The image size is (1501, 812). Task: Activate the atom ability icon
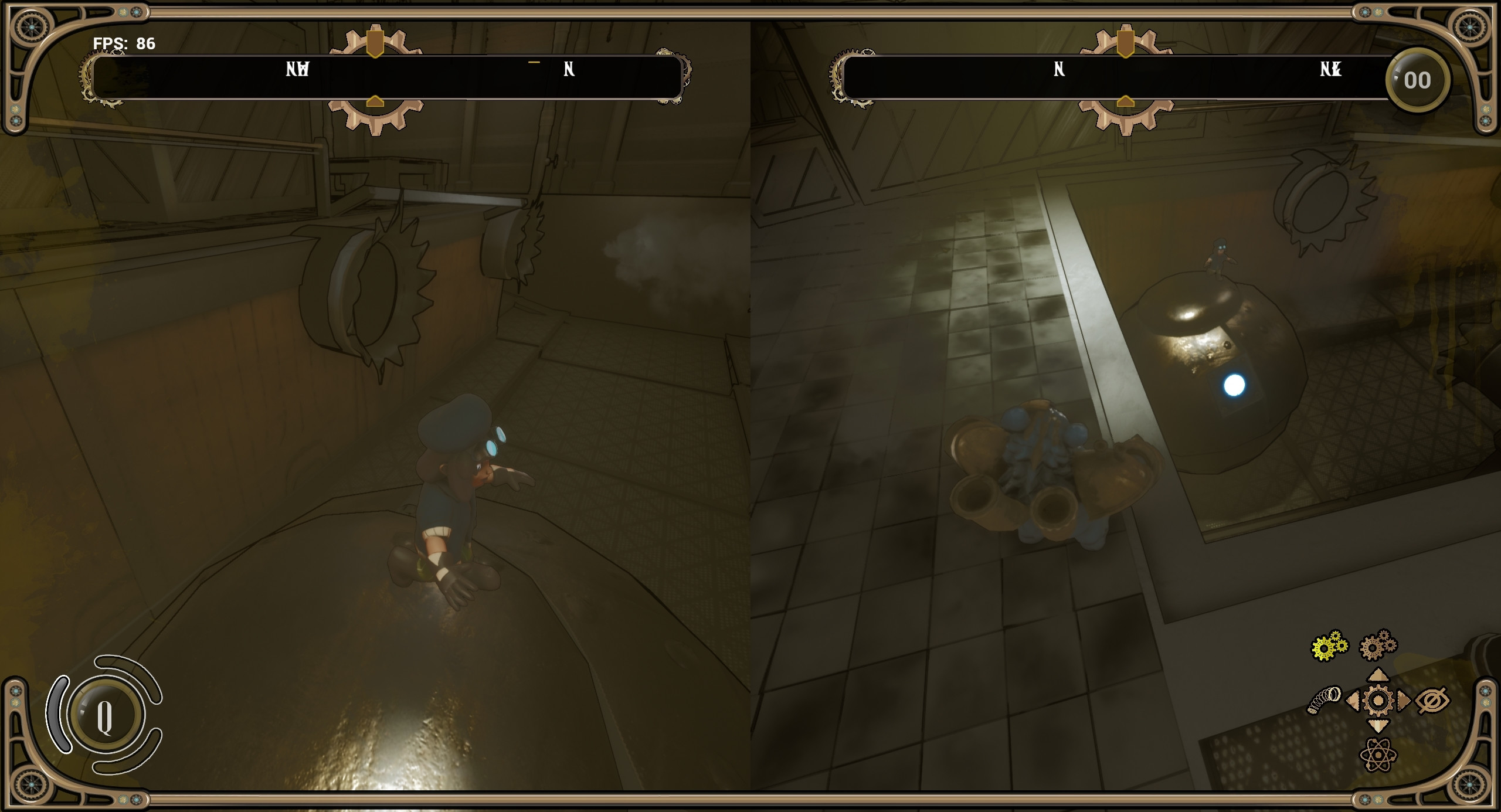pos(1378,755)
